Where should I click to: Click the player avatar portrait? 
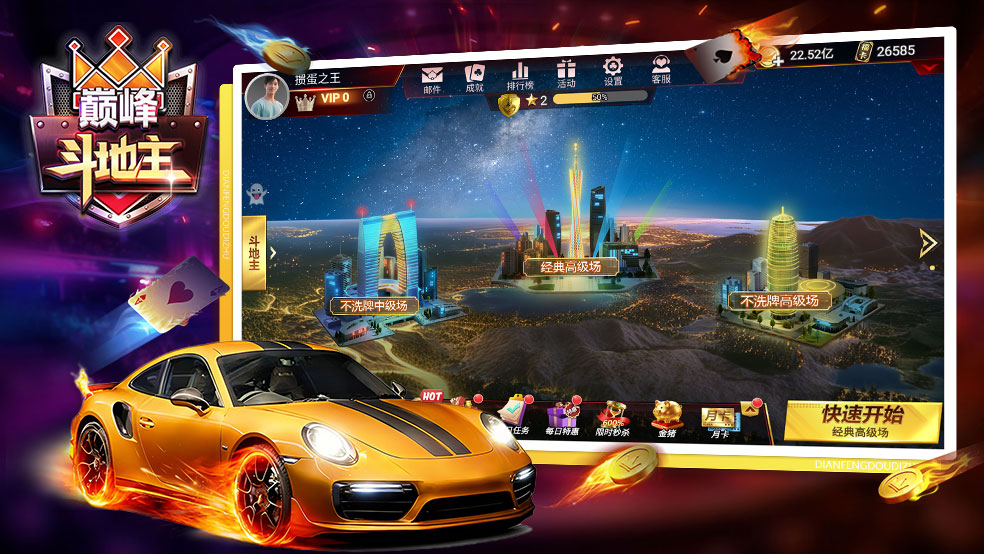[x=266, y=96]
